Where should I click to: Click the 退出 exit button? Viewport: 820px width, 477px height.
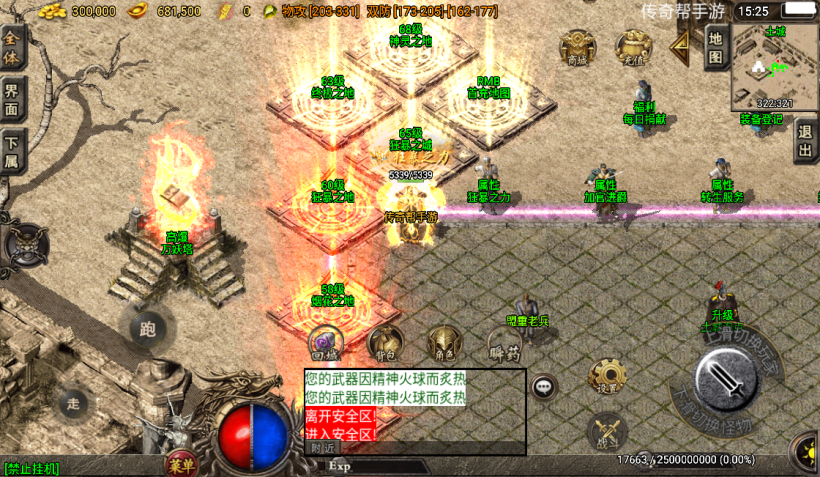coord(805,140)
